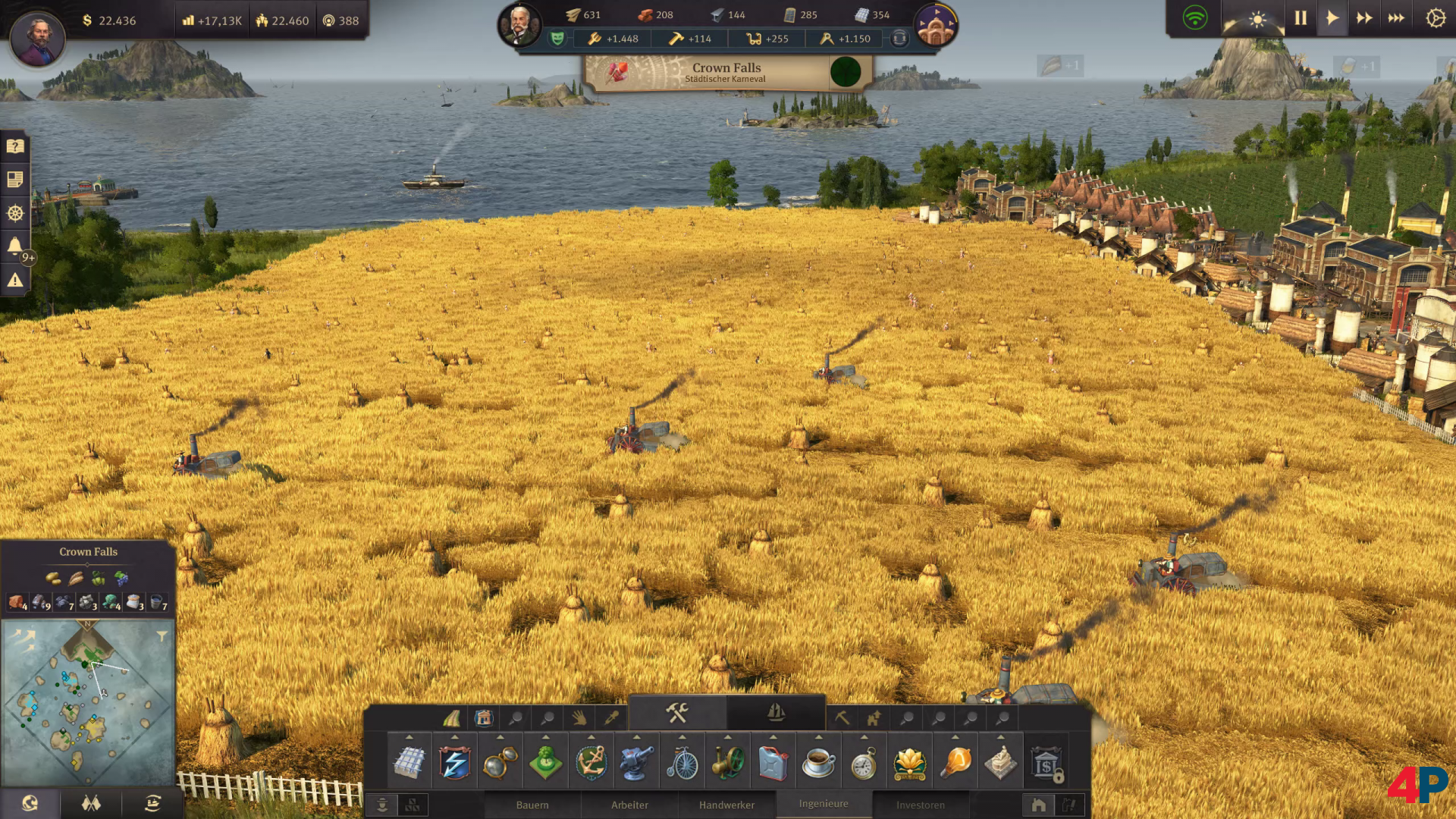This screenshot has width=1456, height=819.
Task: Switch to the Ingenieure tab
Action: point(824,804)
